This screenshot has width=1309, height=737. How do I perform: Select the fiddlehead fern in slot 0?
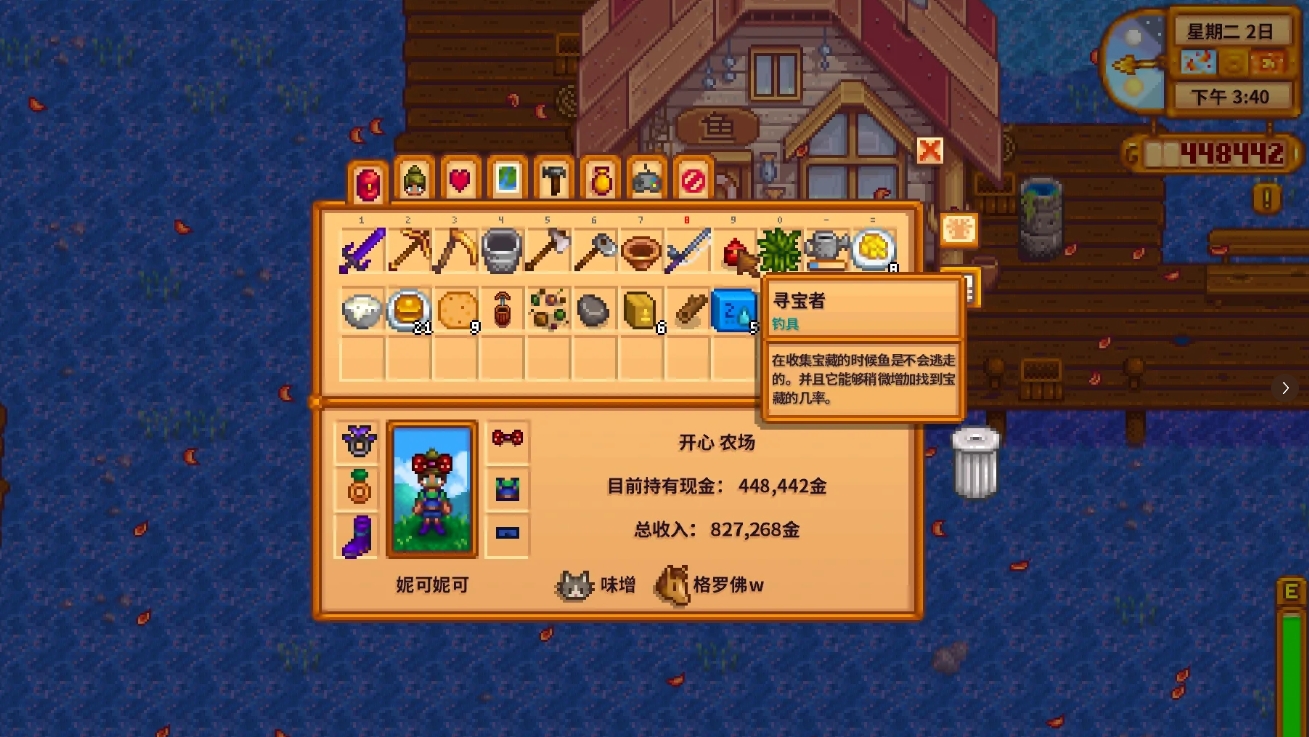click(x=781, y=250)
